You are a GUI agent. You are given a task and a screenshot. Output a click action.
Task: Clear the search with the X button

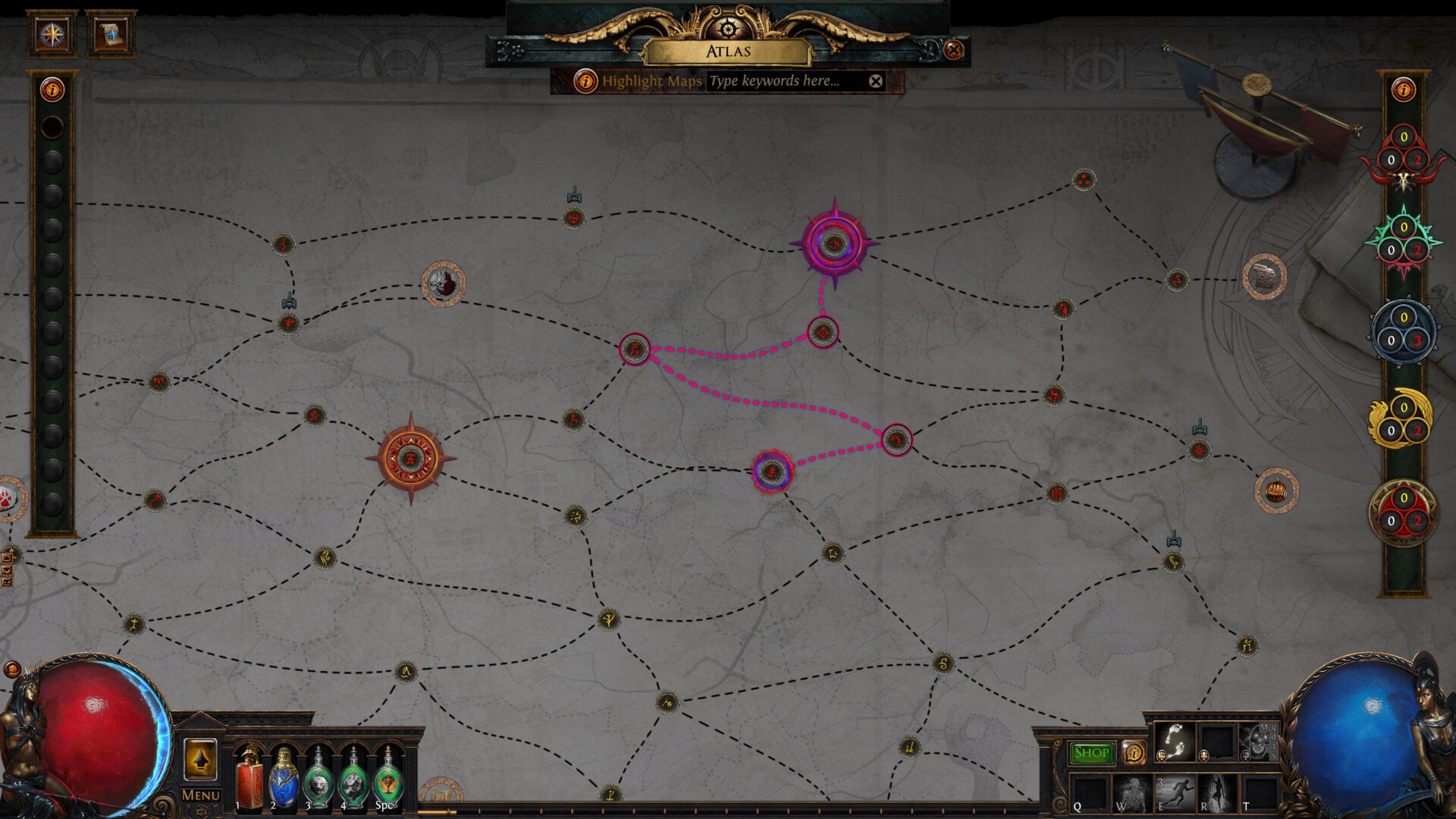coord(876,80)
